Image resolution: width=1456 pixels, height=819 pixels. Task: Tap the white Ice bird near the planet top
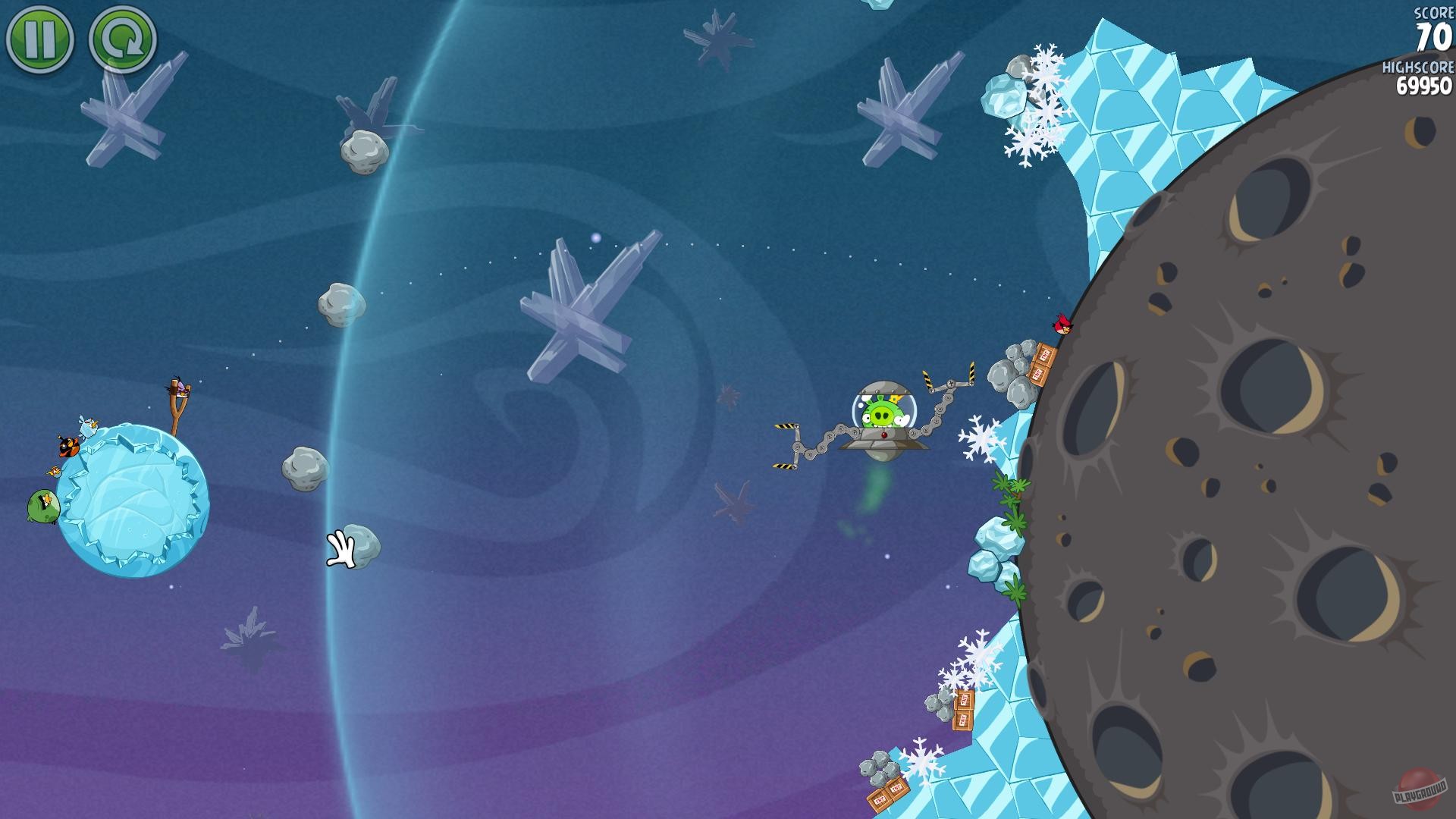tap(87, 425)
